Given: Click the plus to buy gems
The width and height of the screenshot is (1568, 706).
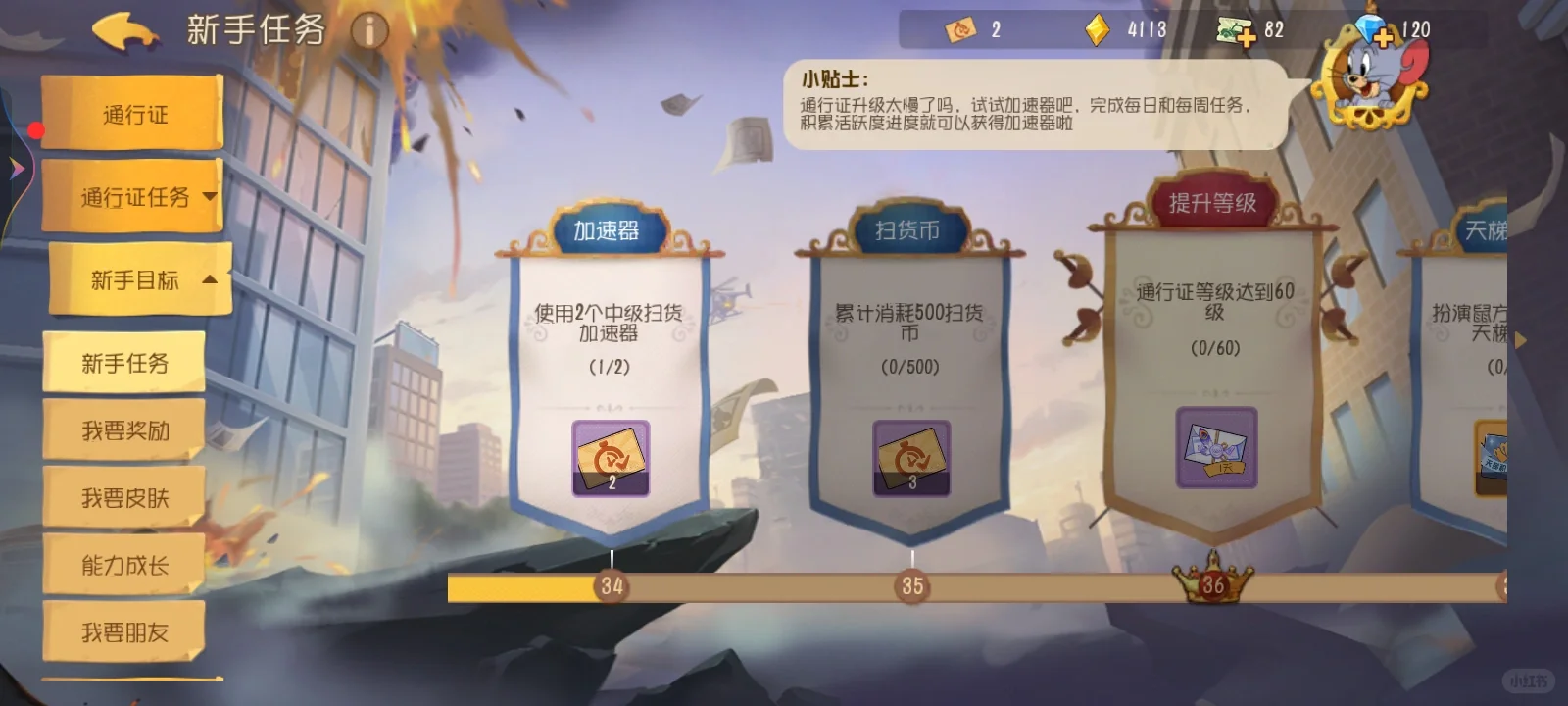Looking at the screenshot, I should pos(1385,35).
